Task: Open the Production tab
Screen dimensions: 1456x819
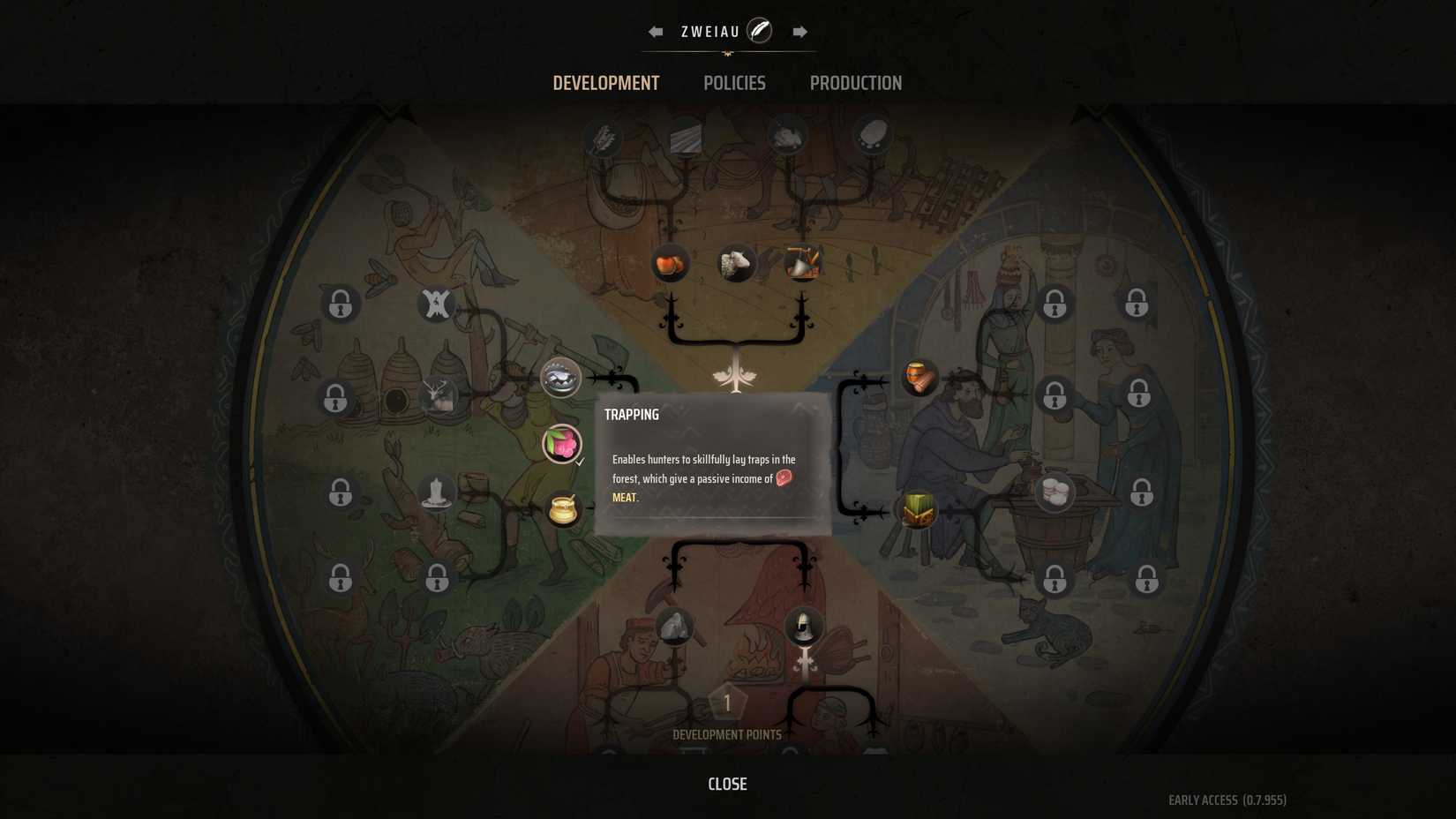Action: (x=855, y=83)
